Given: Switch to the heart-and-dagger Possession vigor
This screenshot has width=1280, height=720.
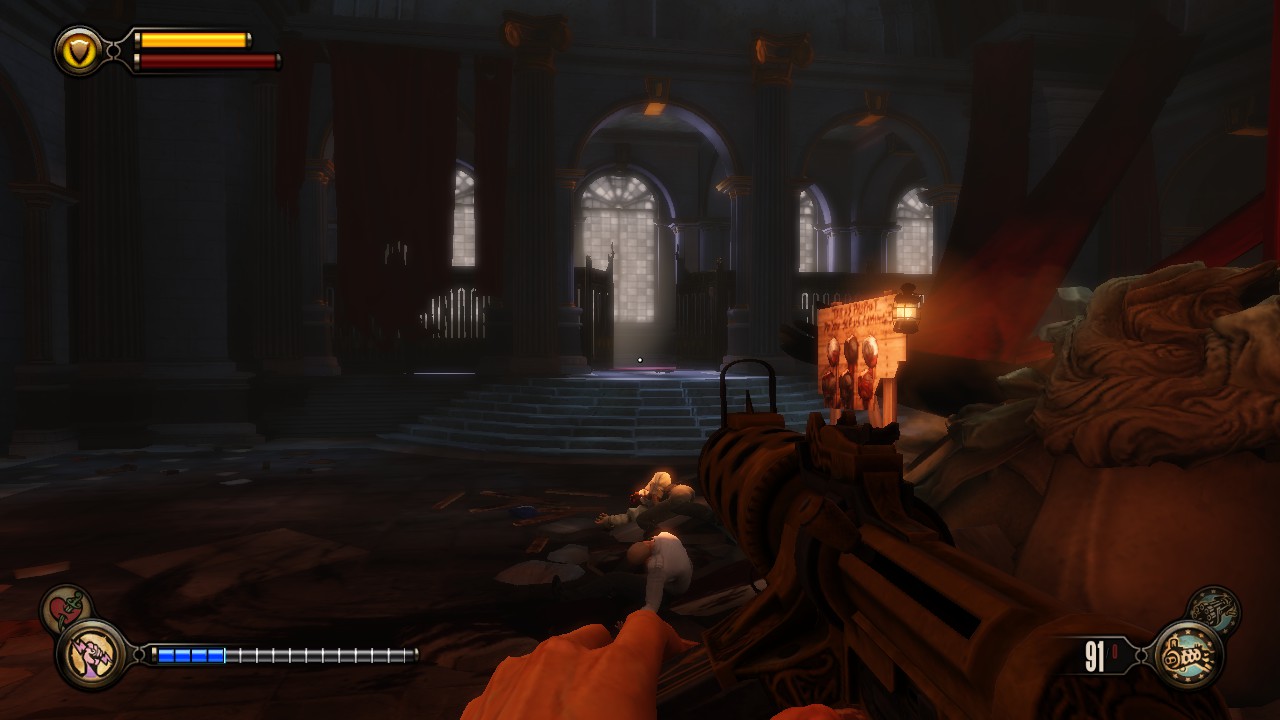Looking at the screenshot, I should click(x=66, y=609).
